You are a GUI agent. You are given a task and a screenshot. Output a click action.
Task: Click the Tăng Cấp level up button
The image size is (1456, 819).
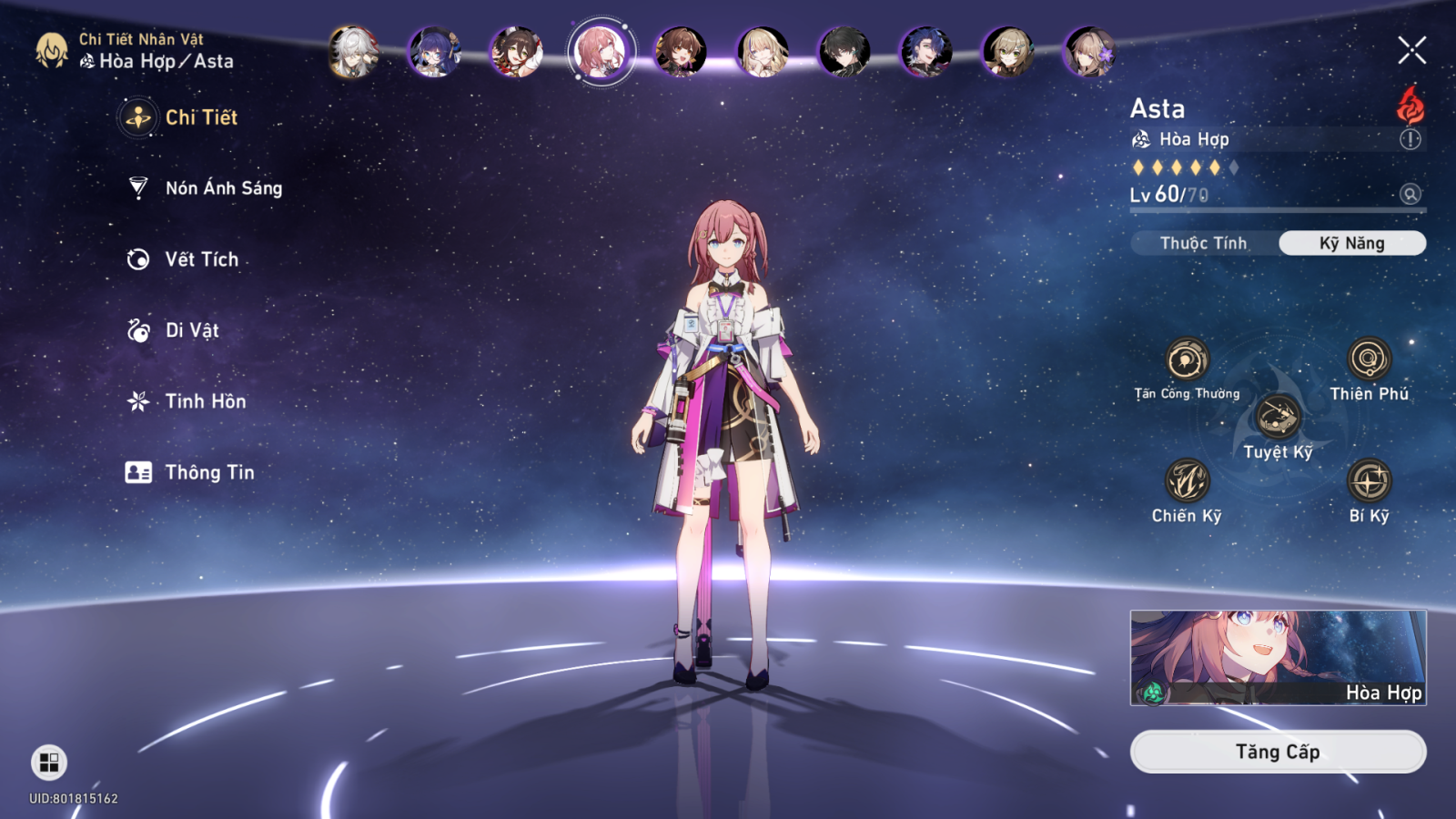pos(1278,752)
